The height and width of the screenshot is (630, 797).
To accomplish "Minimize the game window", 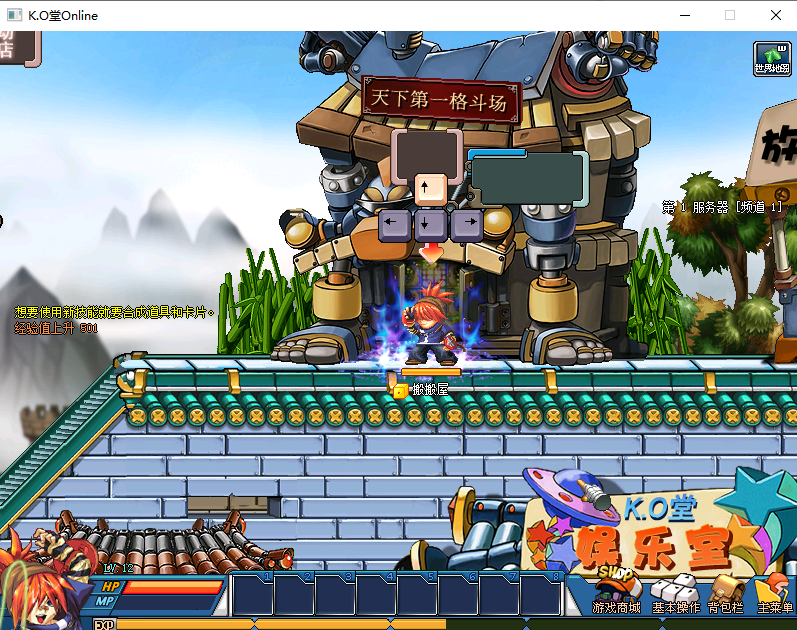I will point(684,15).
